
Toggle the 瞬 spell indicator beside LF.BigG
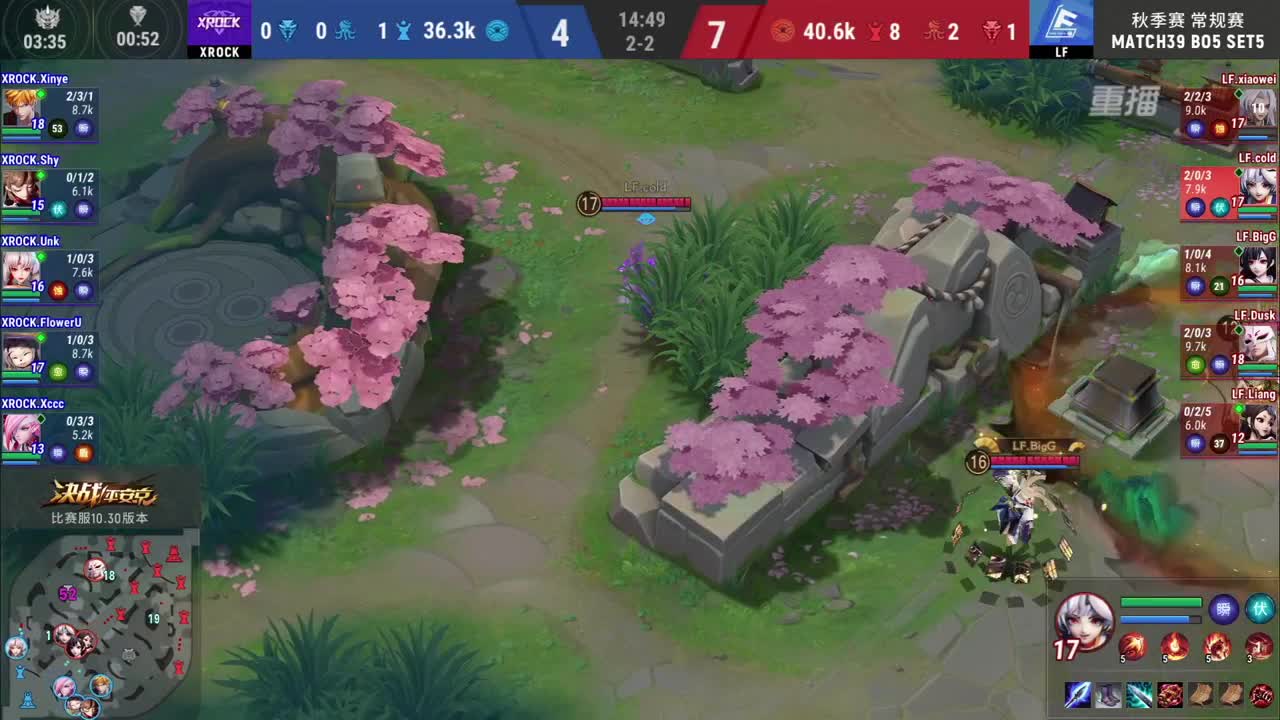click(1196, 282)
